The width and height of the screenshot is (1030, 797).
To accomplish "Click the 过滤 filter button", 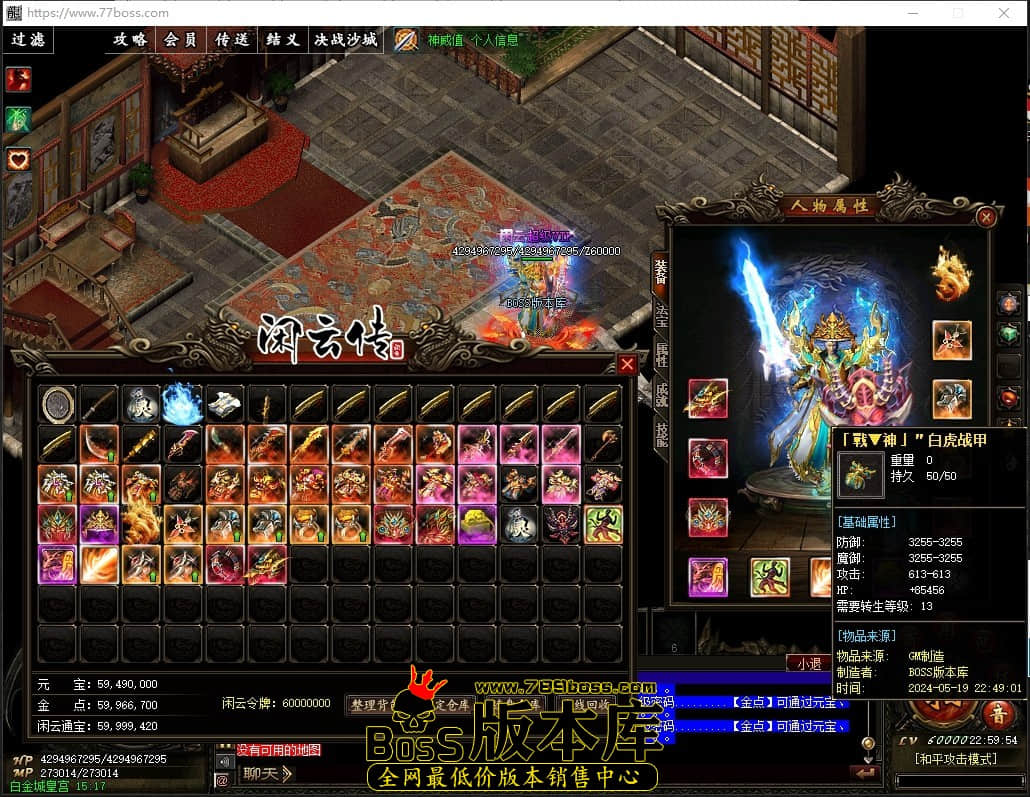I will click(x=28, y=40).
